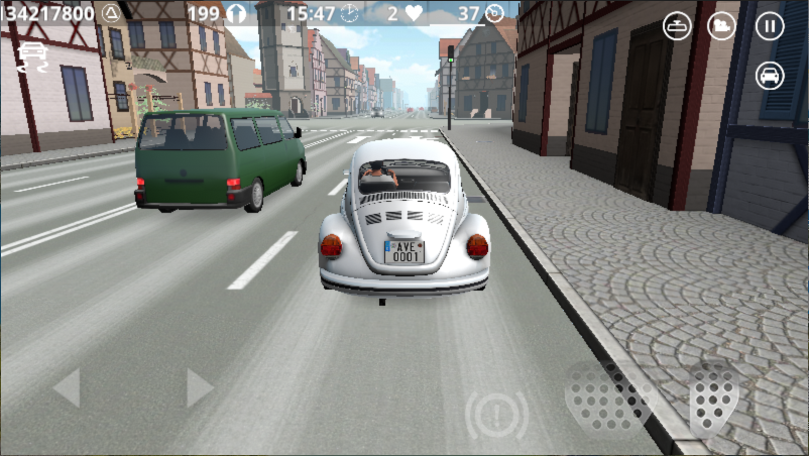The height and width of the screenshot is (456, 809).
Task: Engage the handbrake
Action: coord(497,413)
